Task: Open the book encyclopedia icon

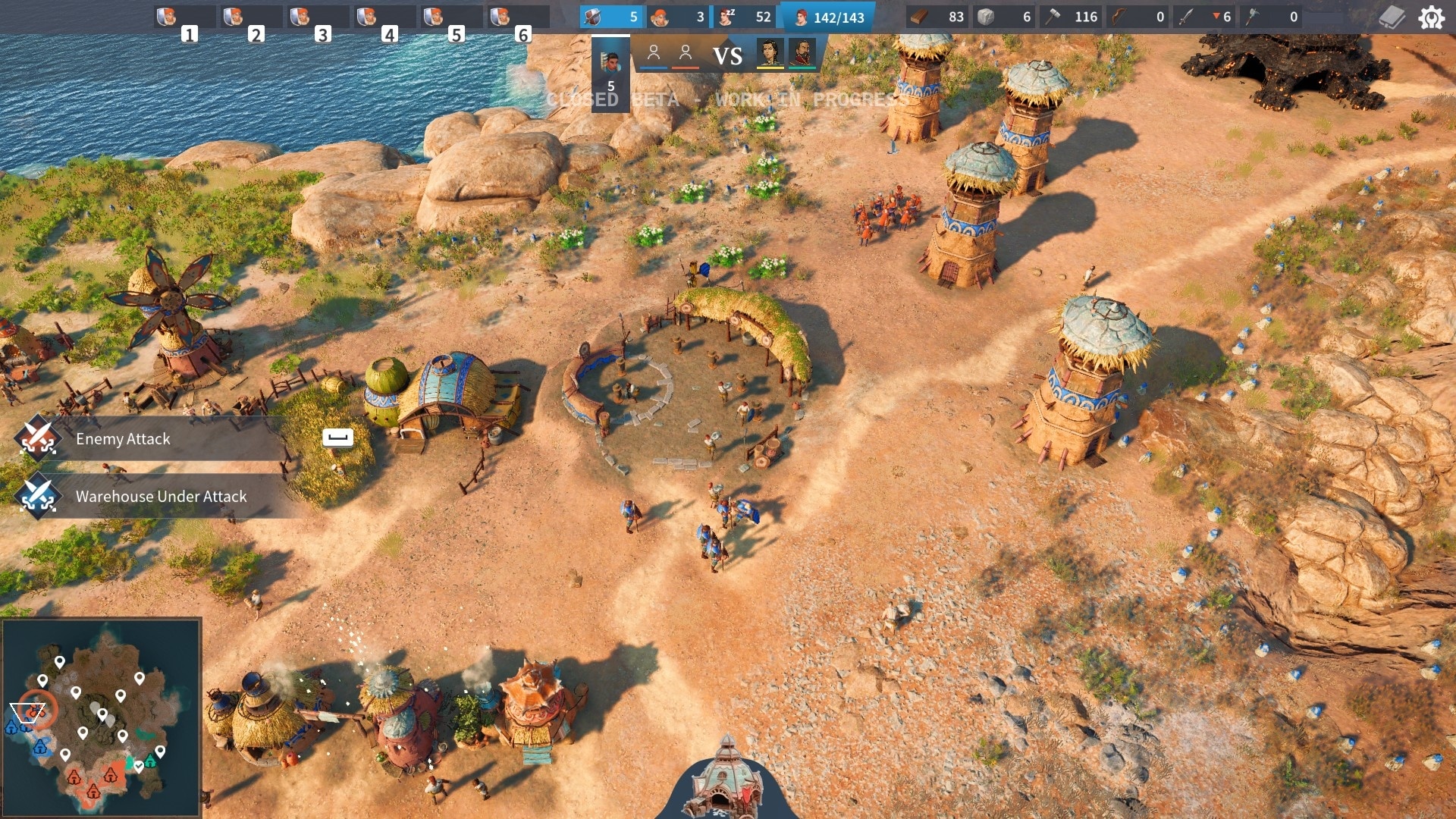Action: point(1392,17)
